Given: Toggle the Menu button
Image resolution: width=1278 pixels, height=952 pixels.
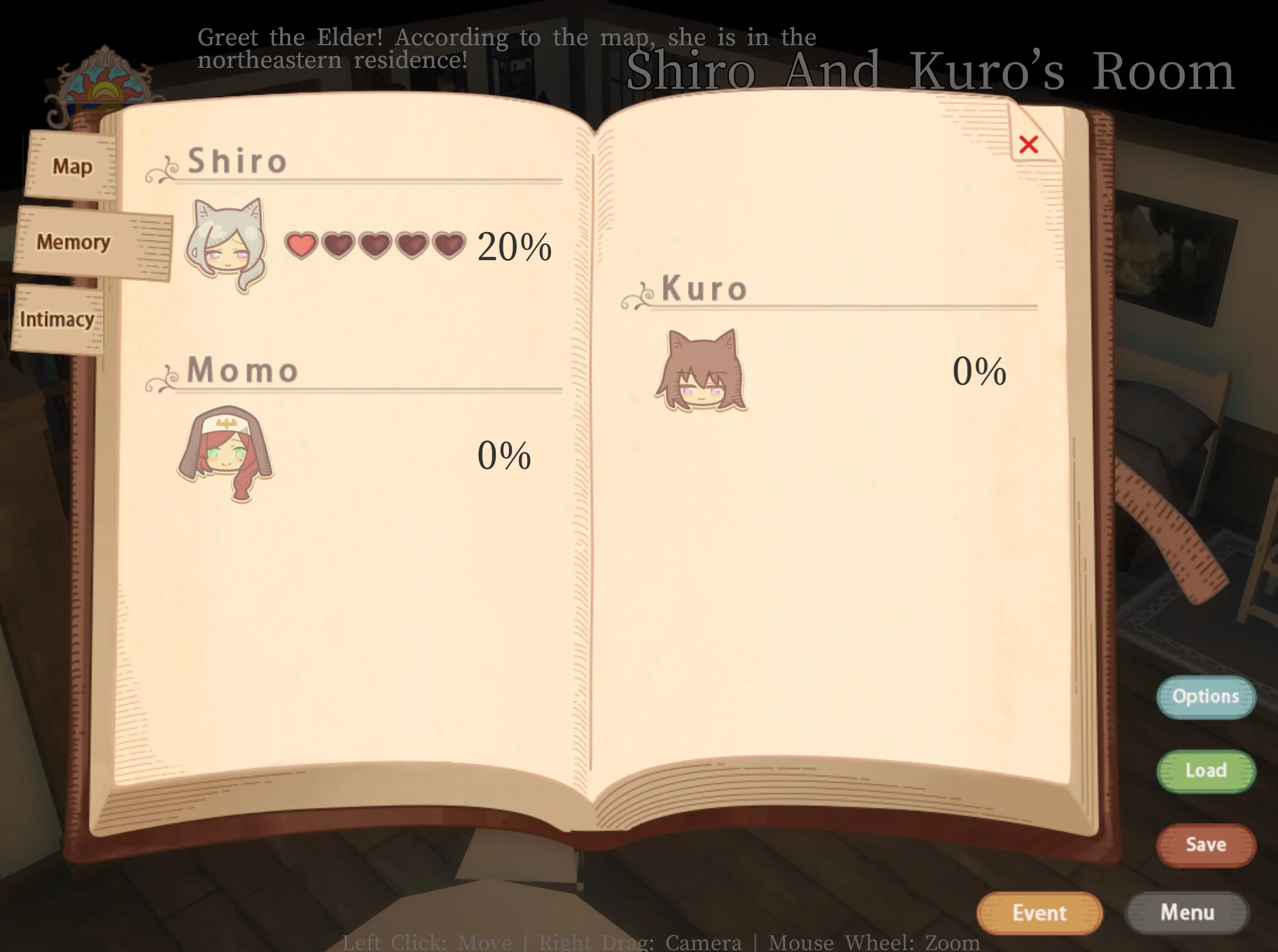Looking at the screenshot, I should tap(1186, 912).
